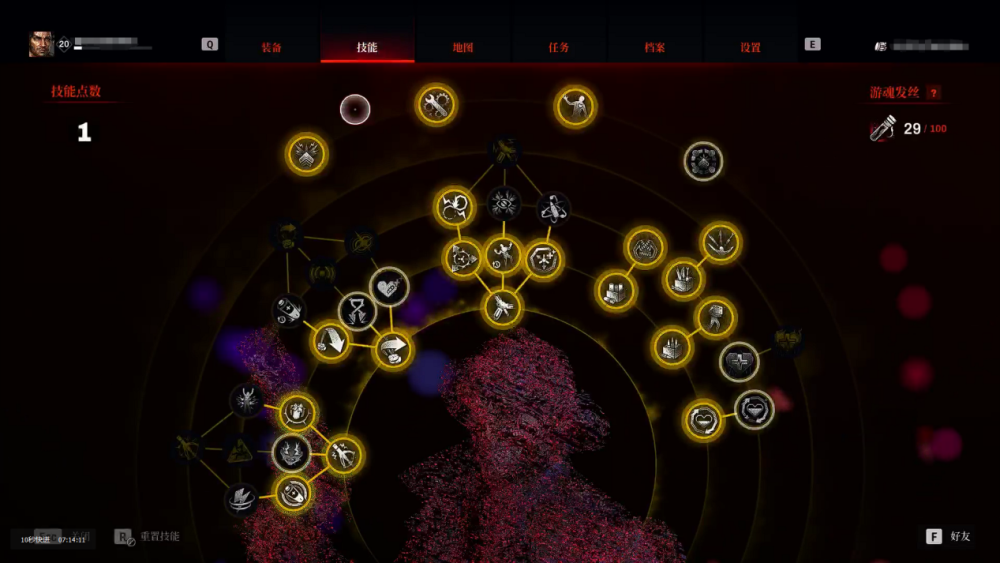Viewport: 1000px width, 563px height.
Task: Select the 技能 skills tab
Action: pos(367,47)
